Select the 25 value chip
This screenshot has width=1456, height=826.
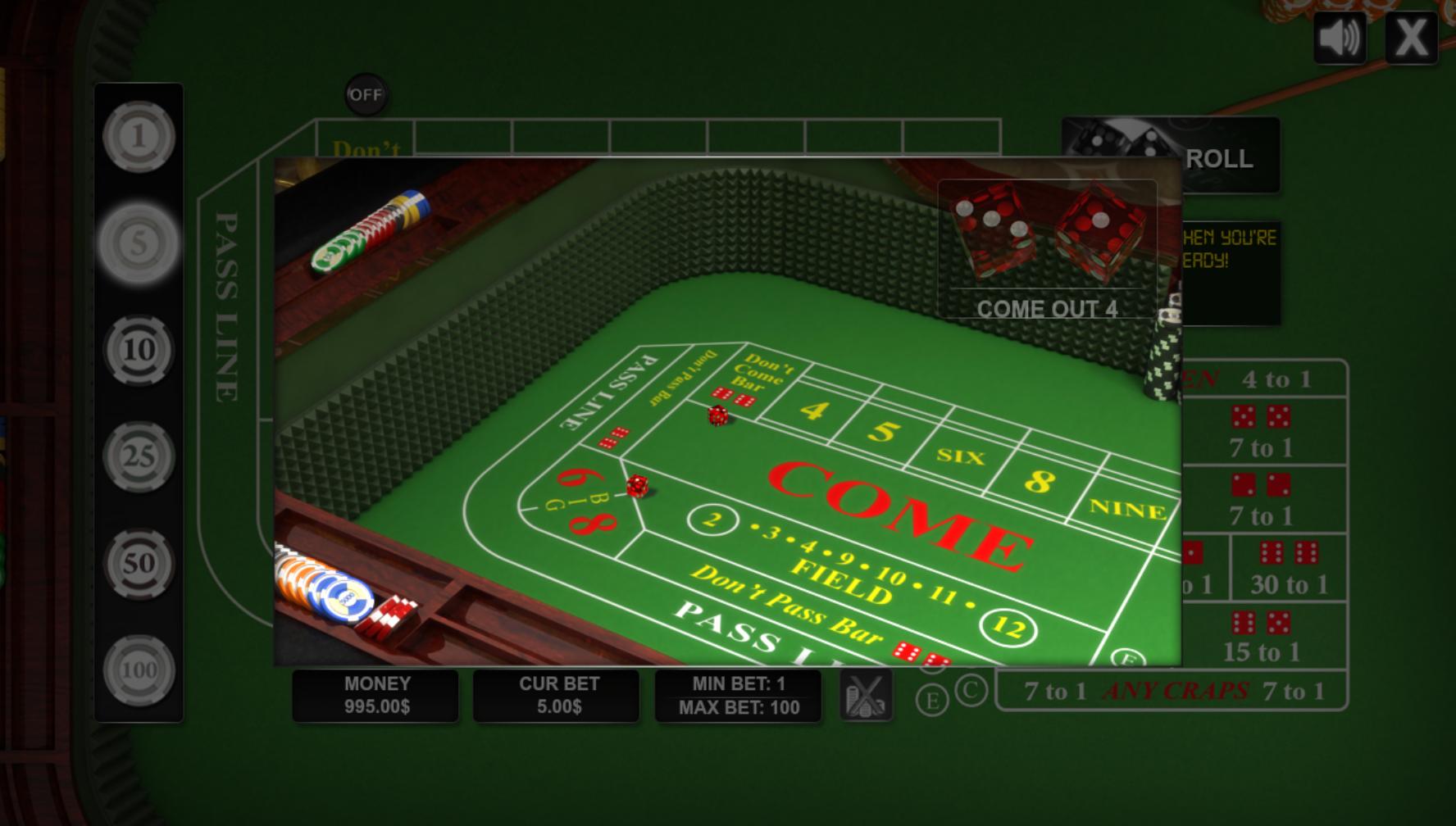click(x=139, y=455)
